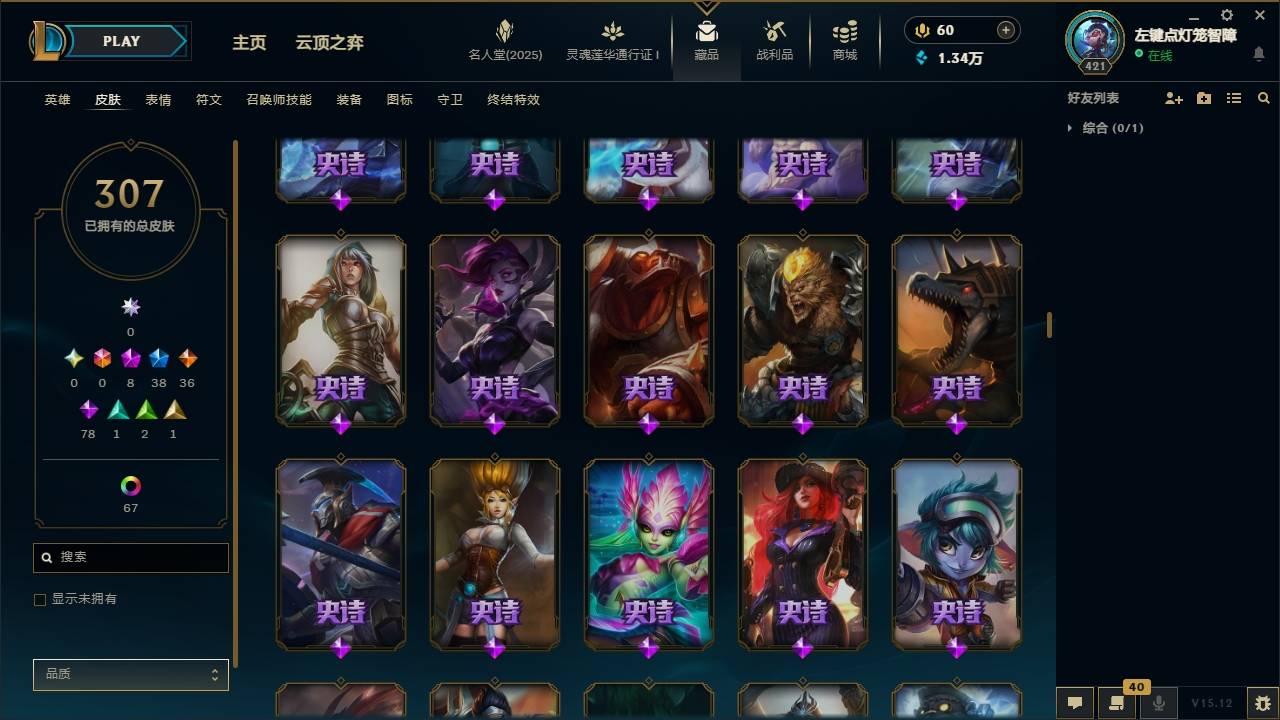The width and height of the screenshot is (1280, 720).
Task: Switch to the 表情 emotes tab
Action: pos(161,100)
